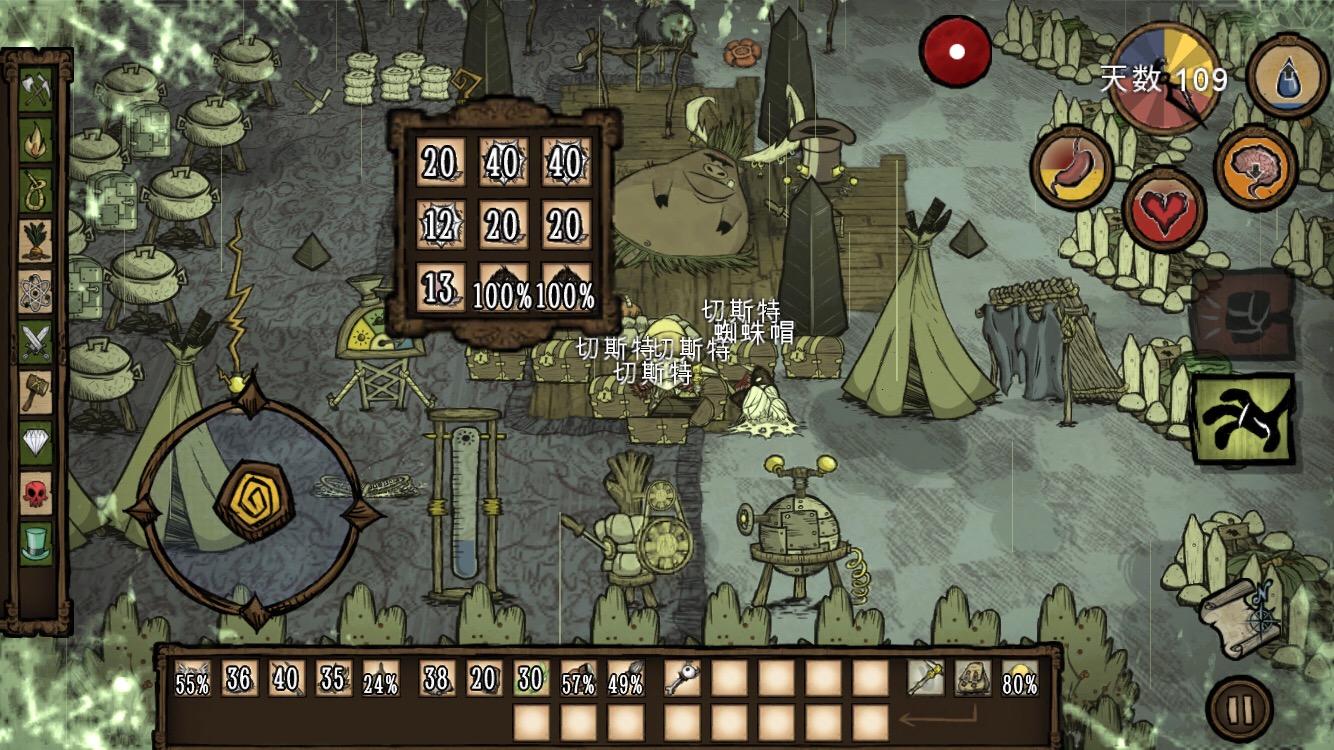Tap the running figure action button
Screen dimensions: 1334x750
1243,419
